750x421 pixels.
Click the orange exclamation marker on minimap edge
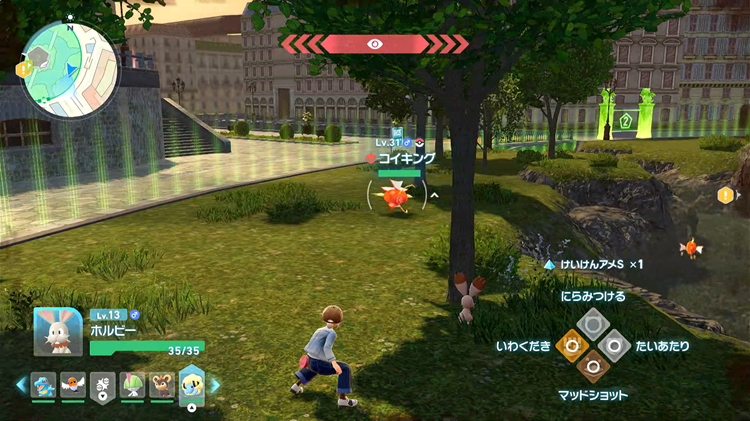coord(21,70)
